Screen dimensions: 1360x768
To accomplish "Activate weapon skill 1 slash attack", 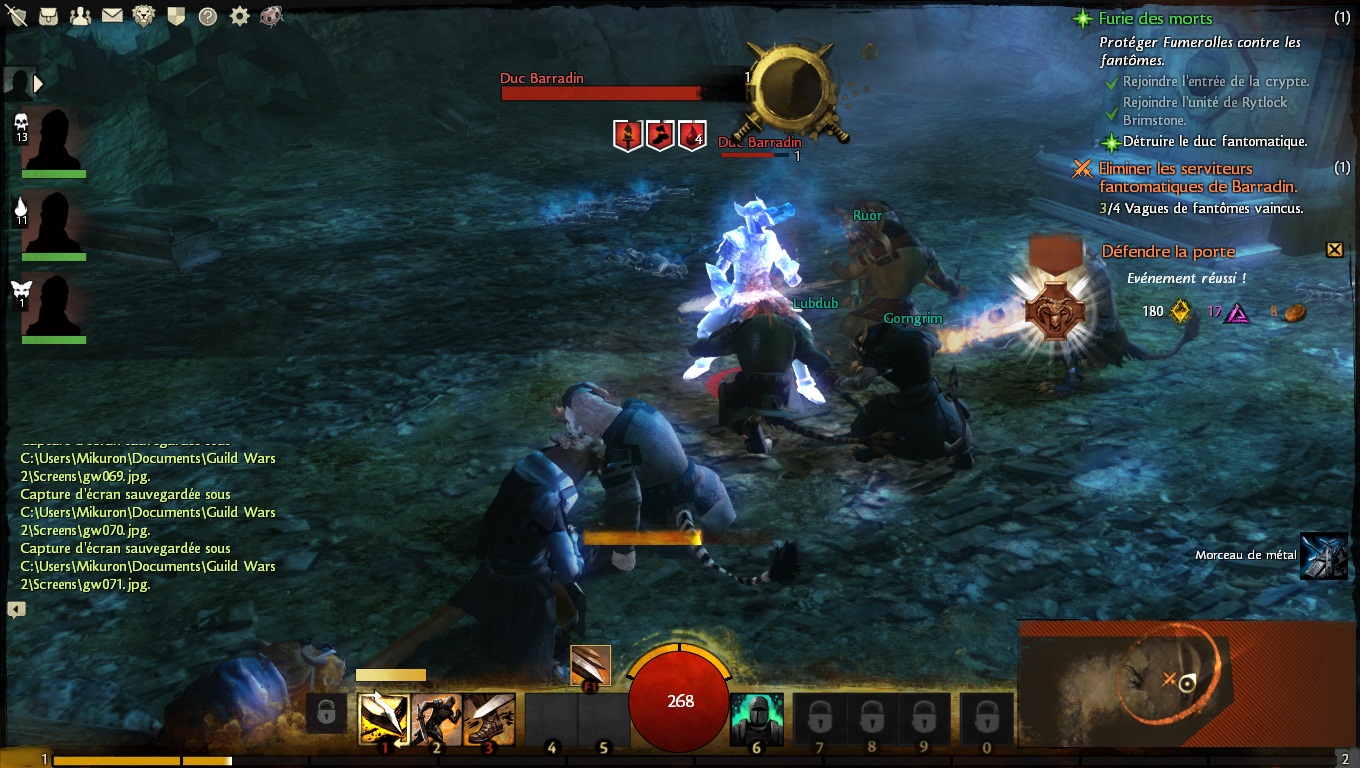I will pos(384,718).
